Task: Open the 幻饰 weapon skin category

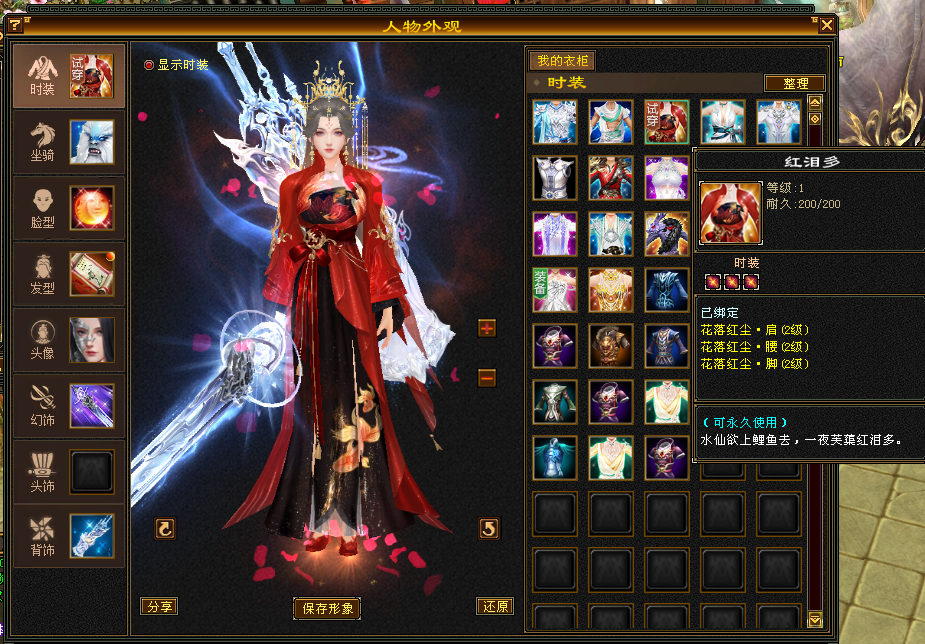Action: [x=68, y=405]
